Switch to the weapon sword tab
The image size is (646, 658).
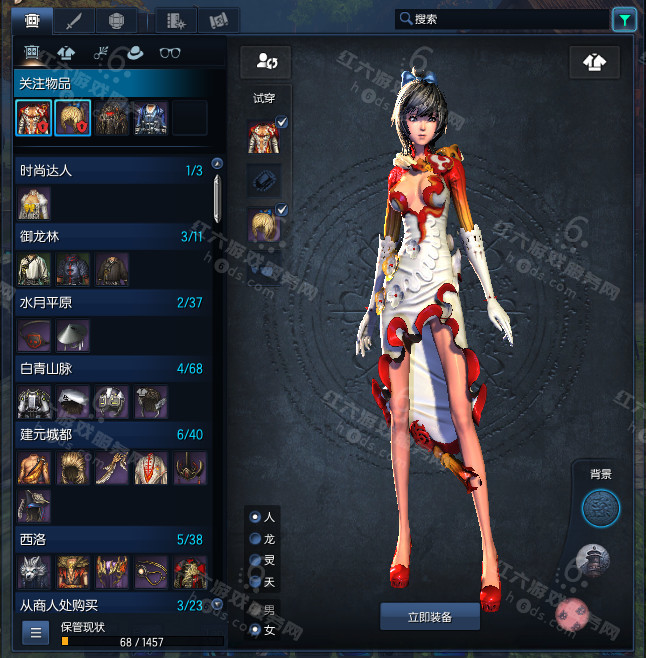[73, 19]
